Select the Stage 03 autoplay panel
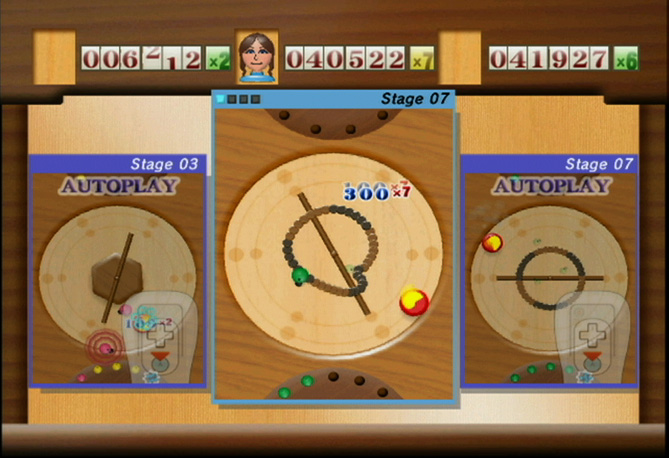Image resolution: width=669 pixels, height=458 pixels. tap(117, 270)
